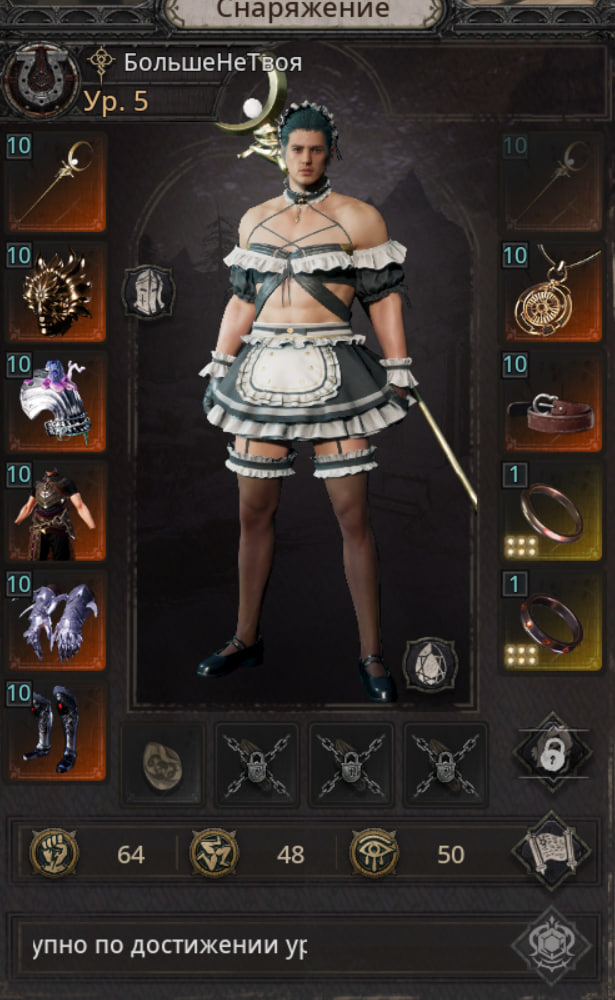Select the eye stat icon showing 50
Viewport: 615px width, 1000px height.
click(x=374, y=853)
